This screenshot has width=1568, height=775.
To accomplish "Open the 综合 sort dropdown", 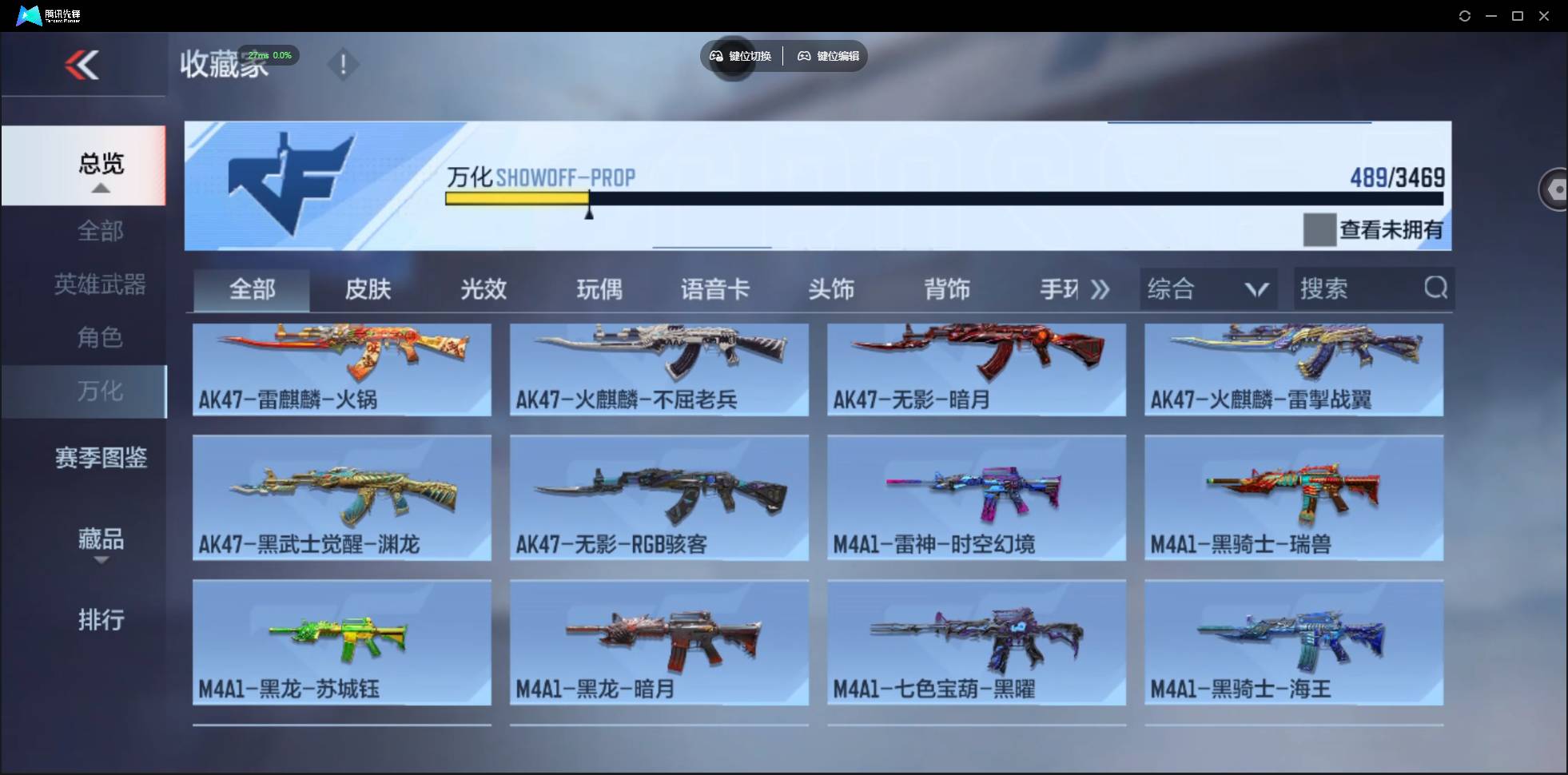I will (1207, 288).
